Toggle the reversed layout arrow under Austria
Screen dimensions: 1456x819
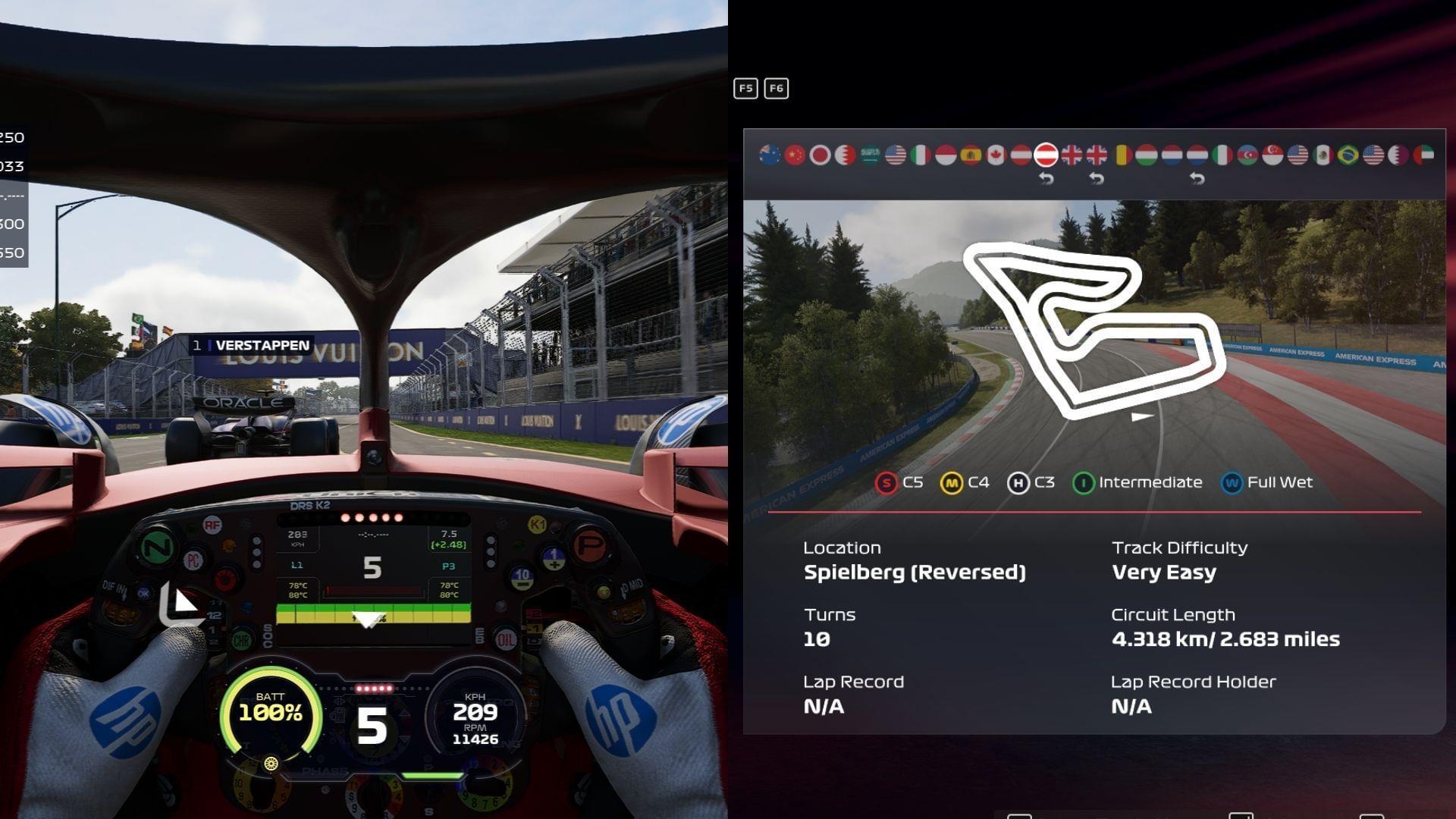(1046, 178)
